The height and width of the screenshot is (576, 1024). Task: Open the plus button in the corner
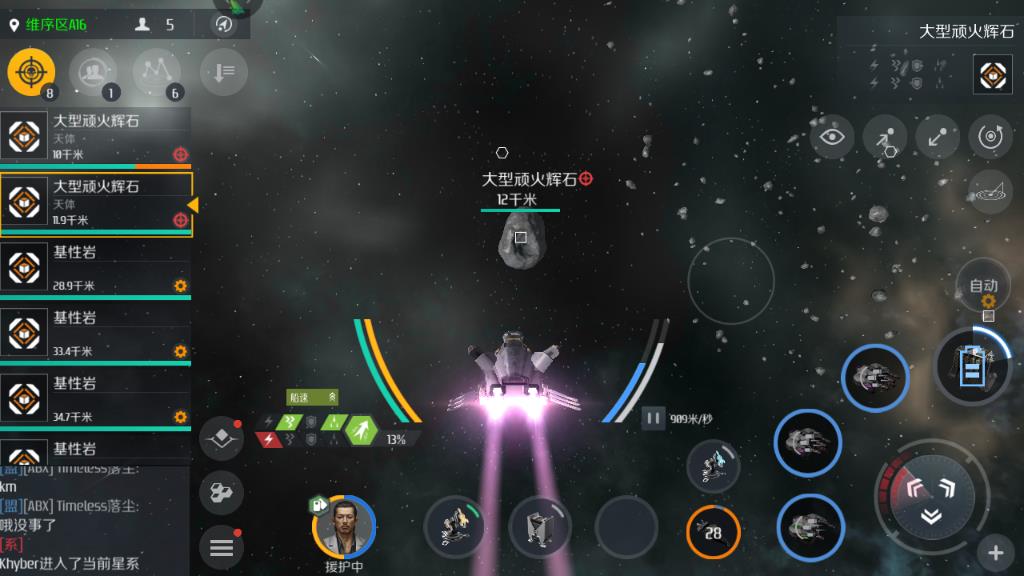click(x=996, y=551)
